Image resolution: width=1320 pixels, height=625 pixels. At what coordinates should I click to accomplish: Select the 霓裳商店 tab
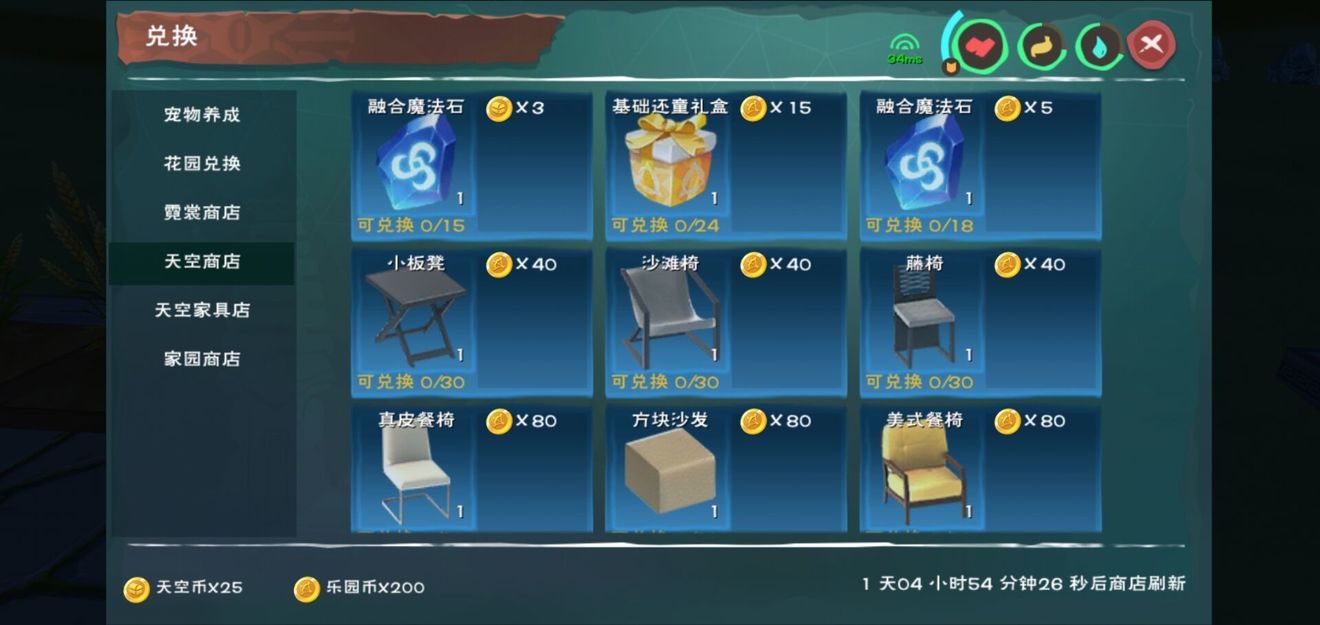pyautogui.click(x=202, y=212)
